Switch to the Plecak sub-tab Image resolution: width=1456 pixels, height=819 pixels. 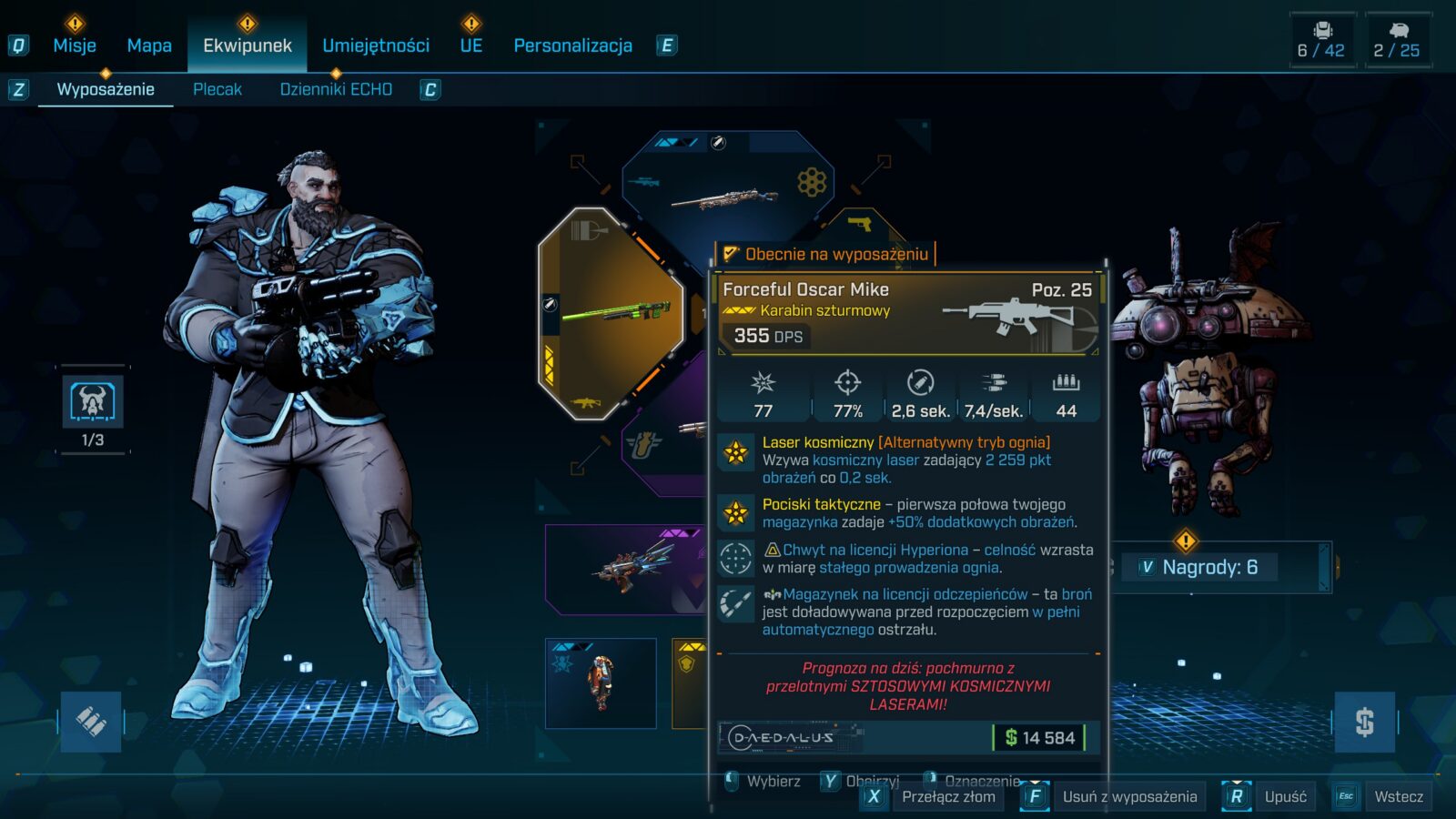tap(217, 89)
